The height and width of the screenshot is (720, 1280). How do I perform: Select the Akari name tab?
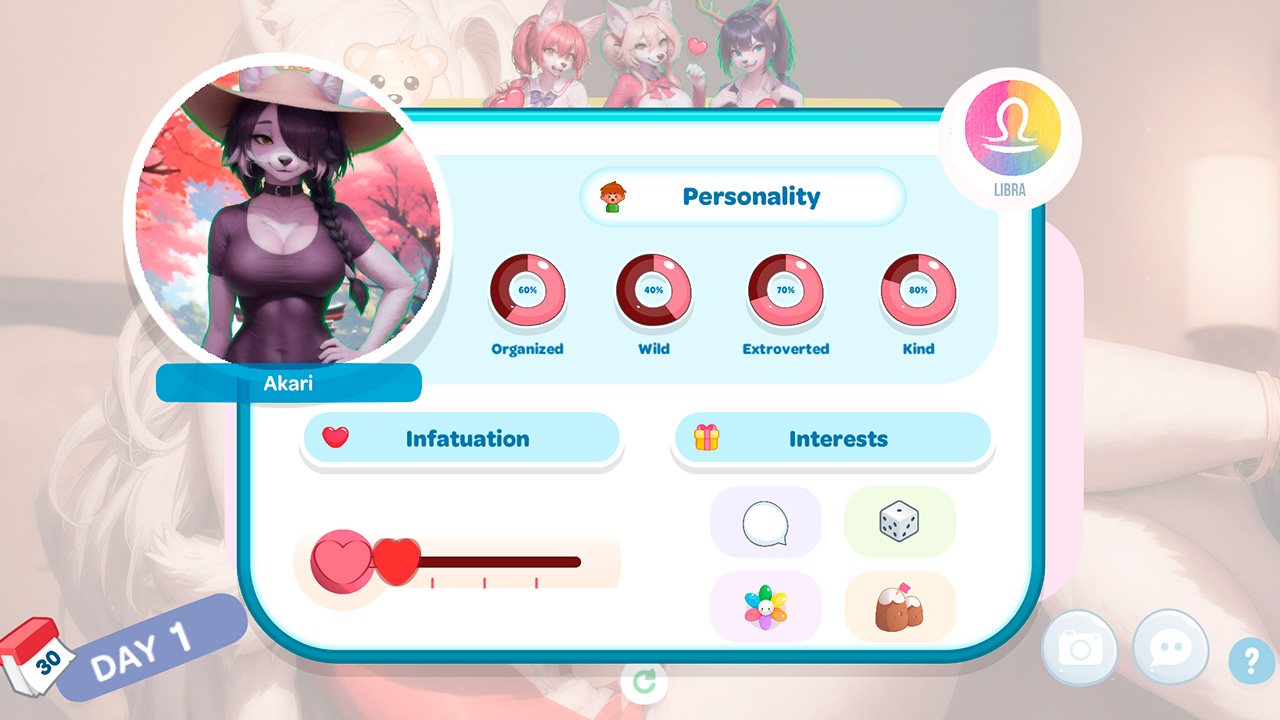click(x=289, y=383)
